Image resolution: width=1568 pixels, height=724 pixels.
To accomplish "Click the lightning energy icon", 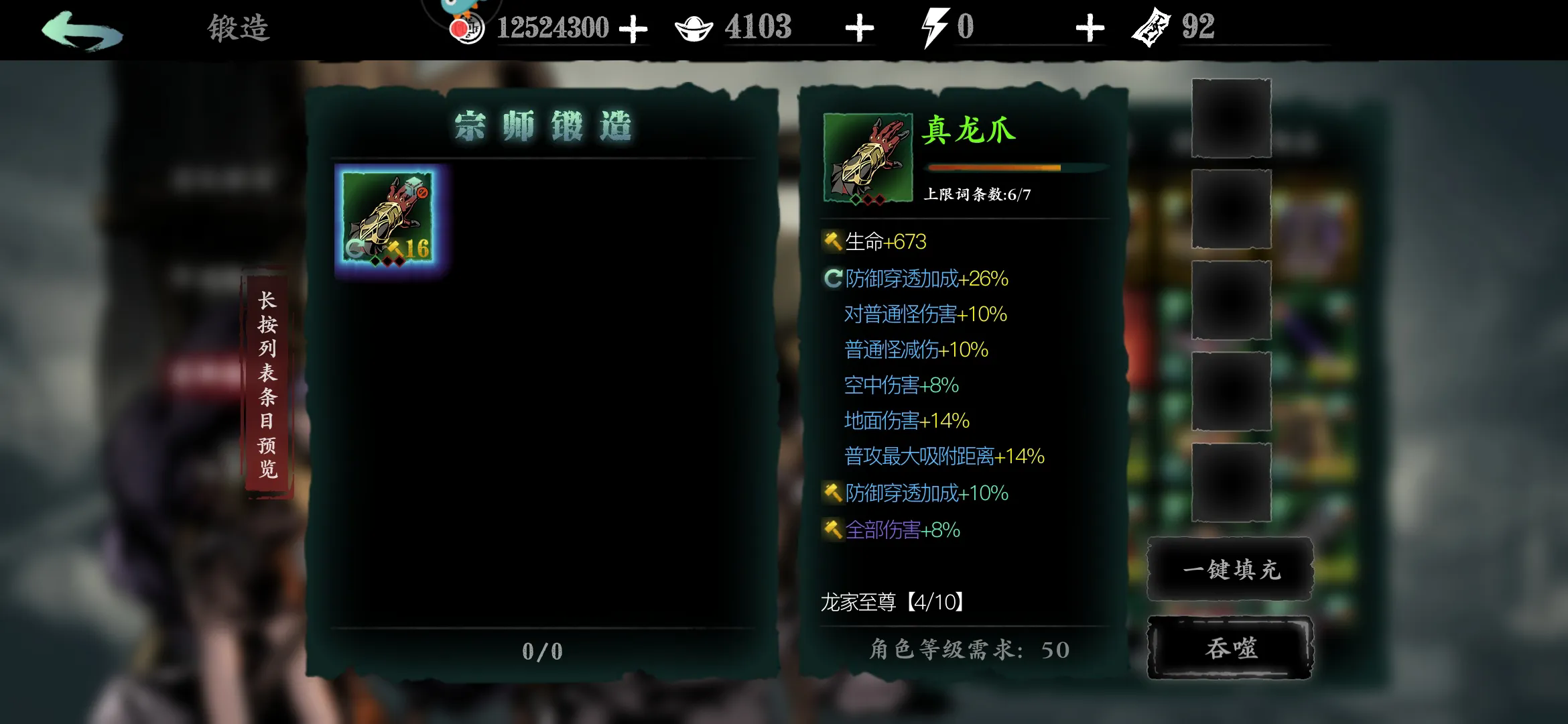I will [x=935, y=27].
